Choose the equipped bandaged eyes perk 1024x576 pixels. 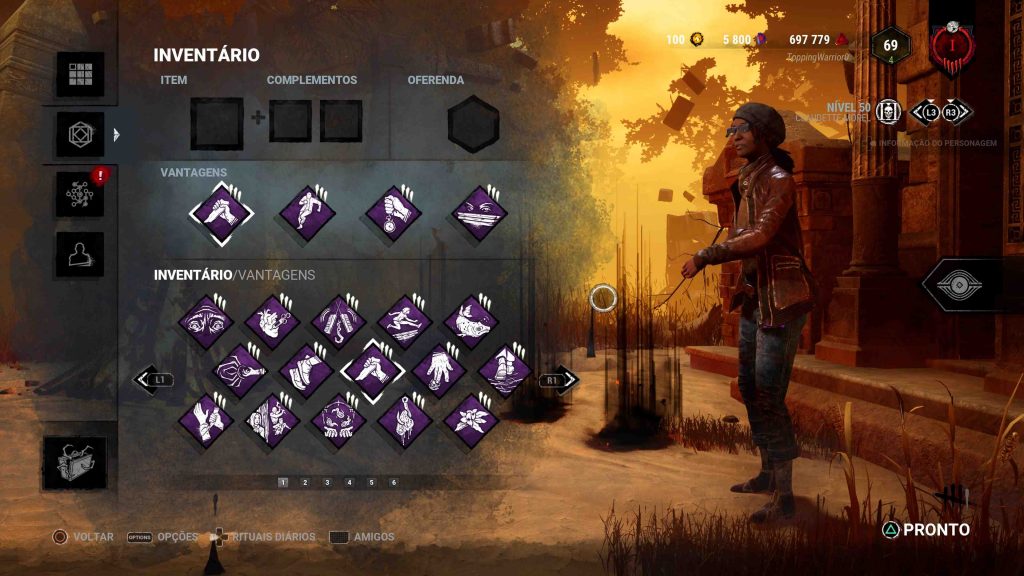[x=479, y=214]
